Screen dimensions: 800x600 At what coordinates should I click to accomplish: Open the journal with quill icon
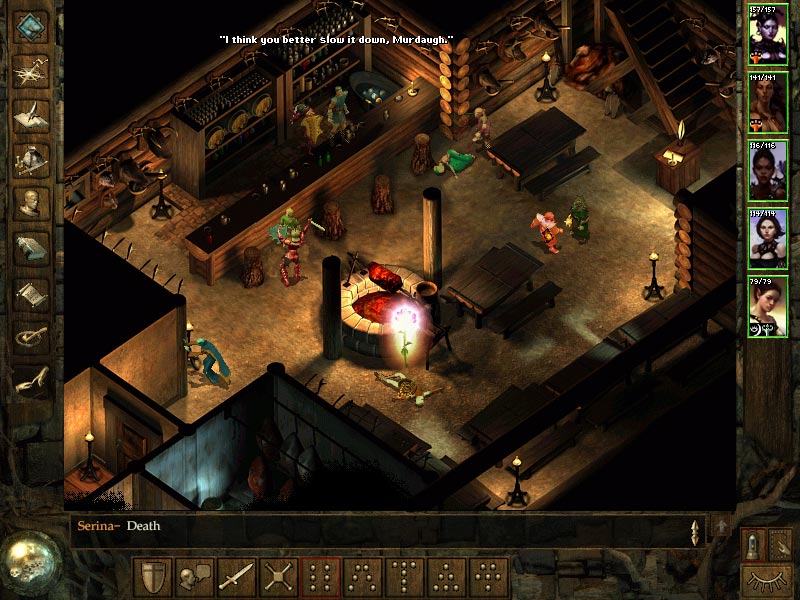click(32, 113)
